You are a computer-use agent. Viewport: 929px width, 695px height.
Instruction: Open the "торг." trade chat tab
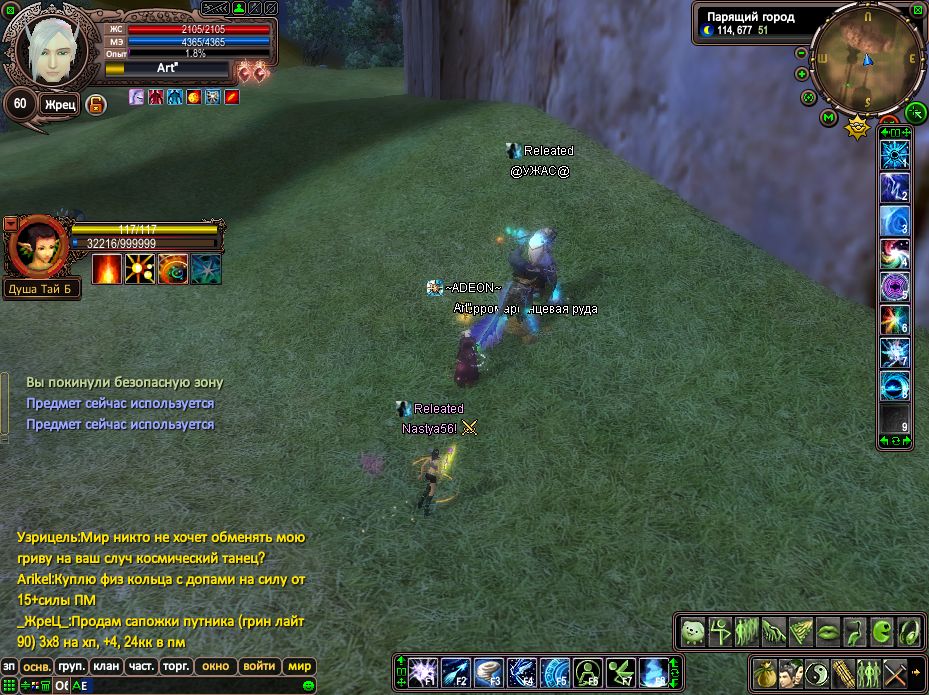click(x=176, y=666)
